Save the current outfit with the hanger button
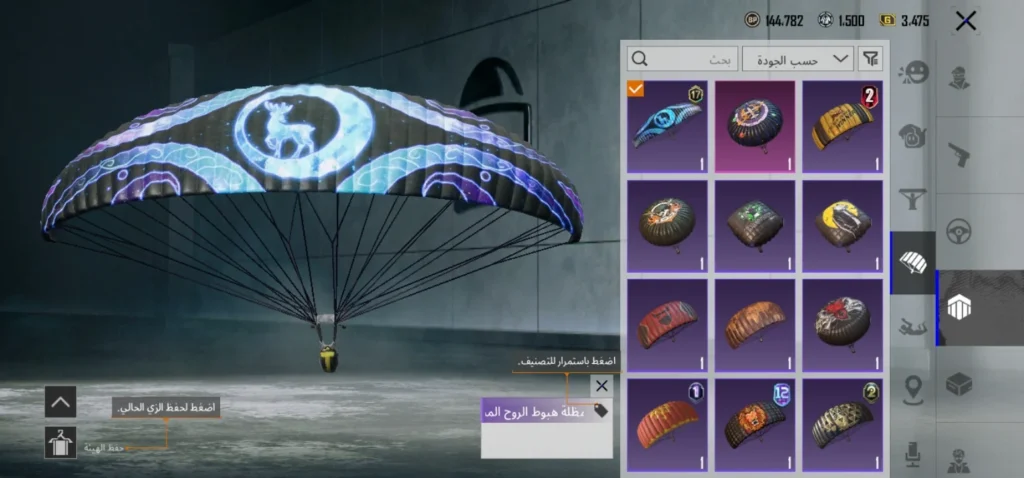1024x478 pixels. click(x=60, y=442)
